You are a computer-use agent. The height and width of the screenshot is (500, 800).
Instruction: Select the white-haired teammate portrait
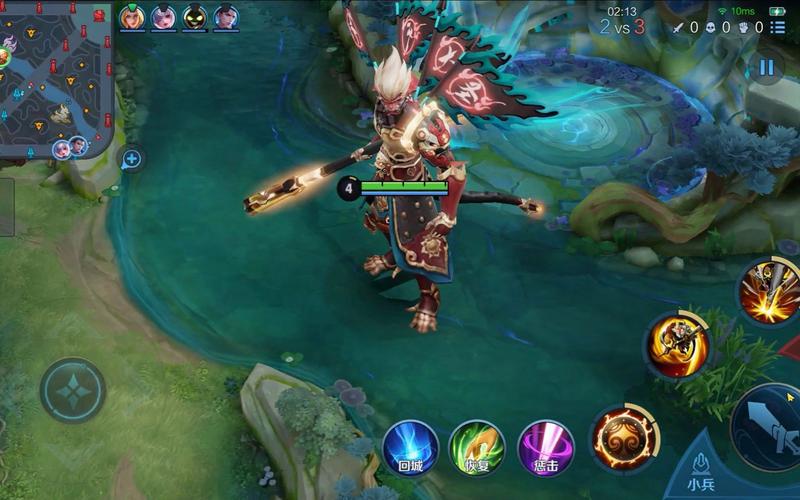click(163, 17)
